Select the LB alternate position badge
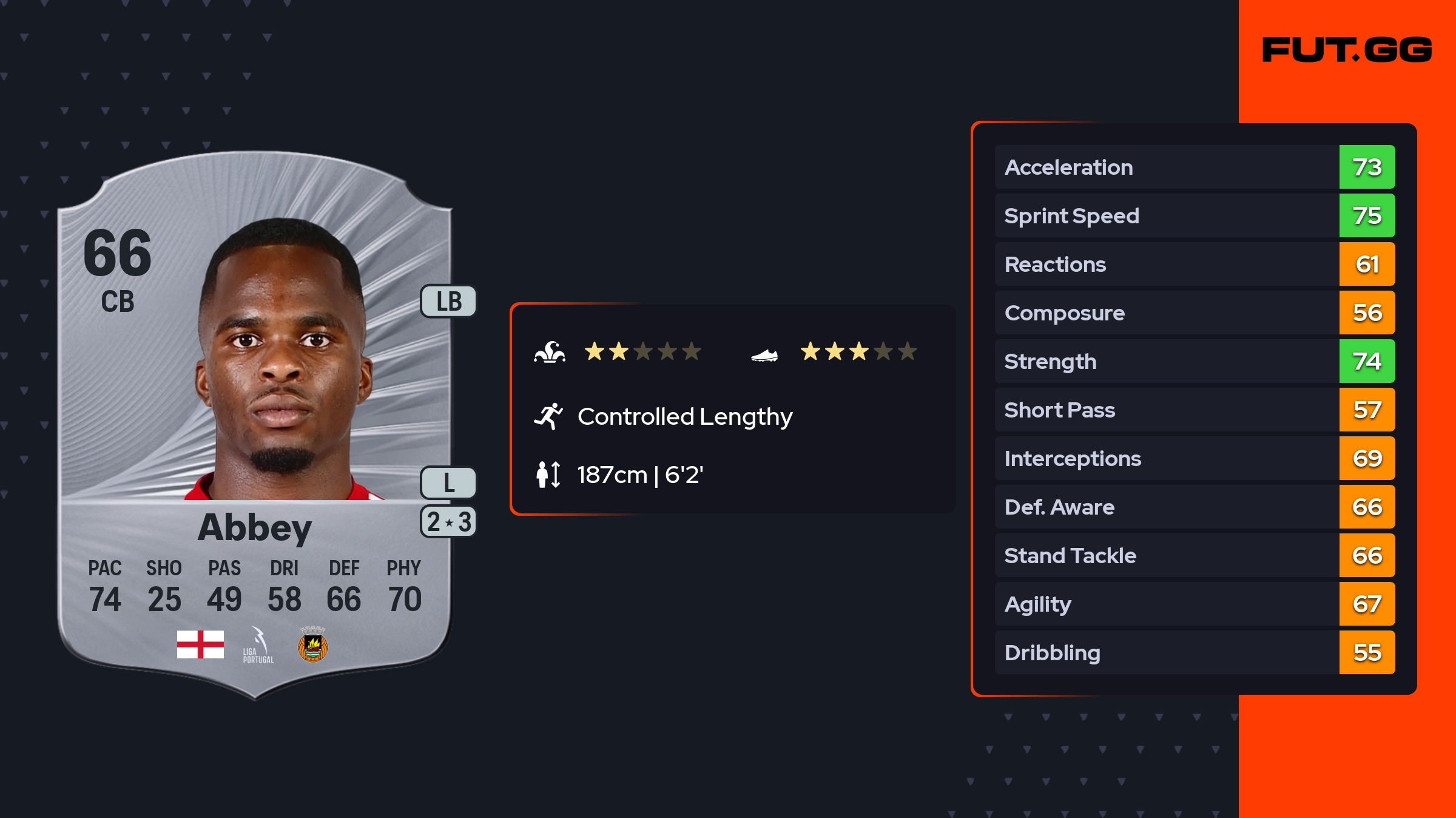This screenshot has height=818, width=1456. (449, 302)
